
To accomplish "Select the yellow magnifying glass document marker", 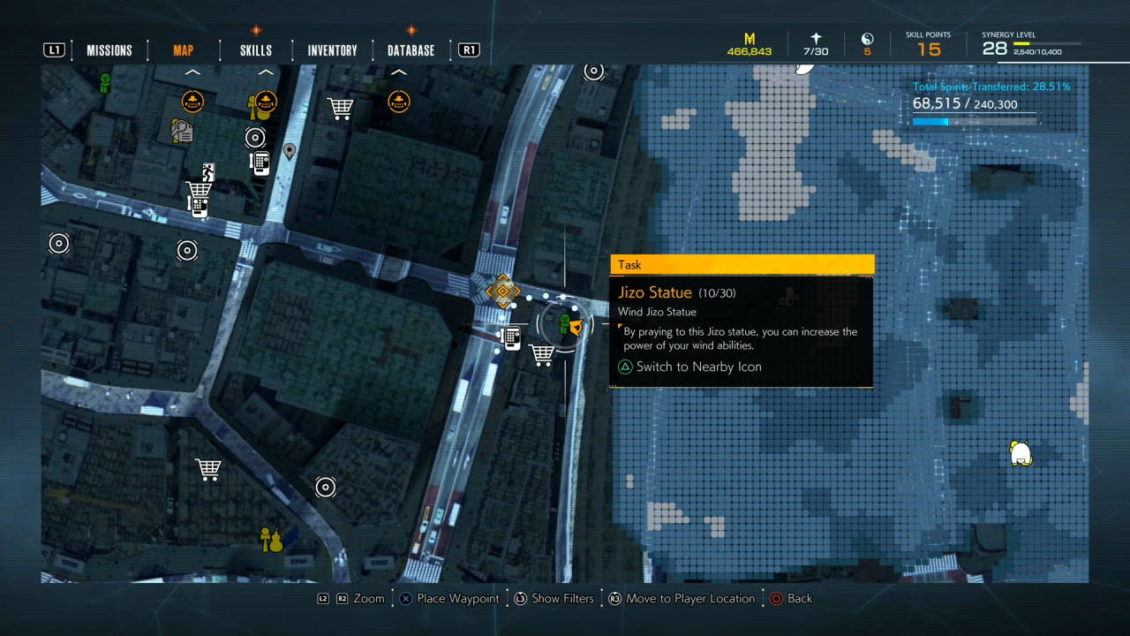I will (181, 131).
